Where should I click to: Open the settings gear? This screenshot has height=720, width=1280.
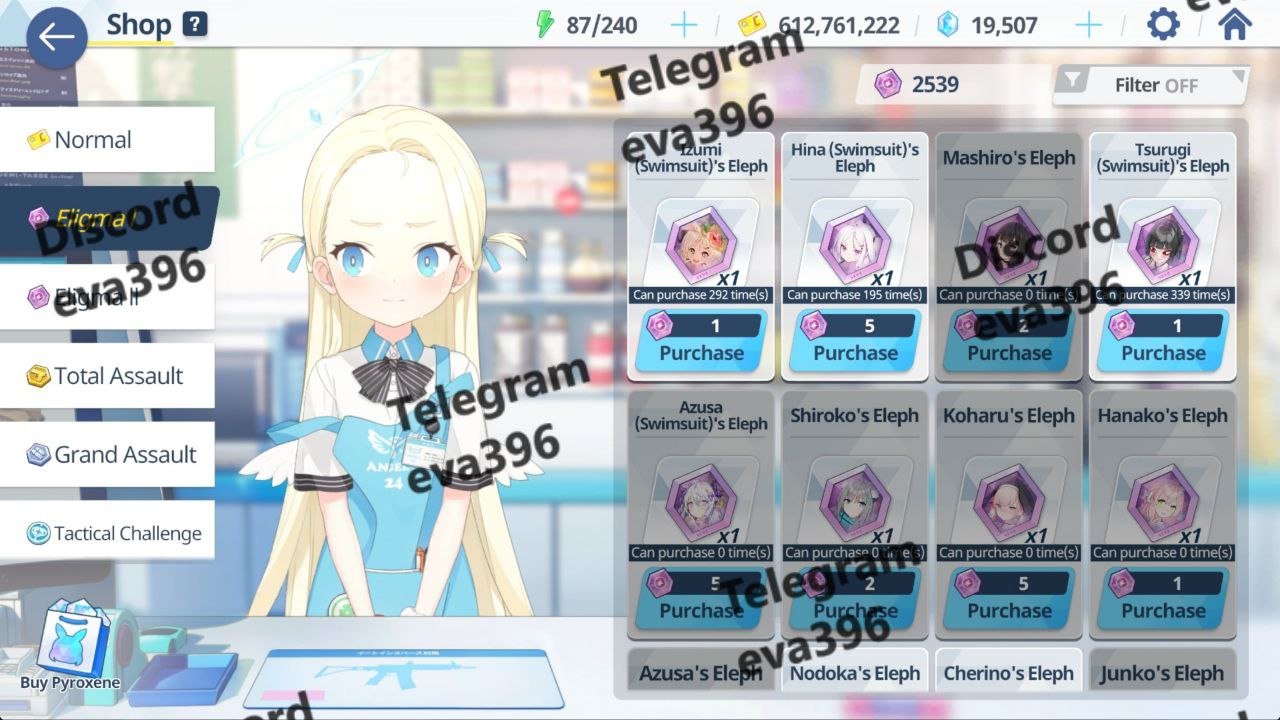pyautogui.click(x=1163, y=25)
